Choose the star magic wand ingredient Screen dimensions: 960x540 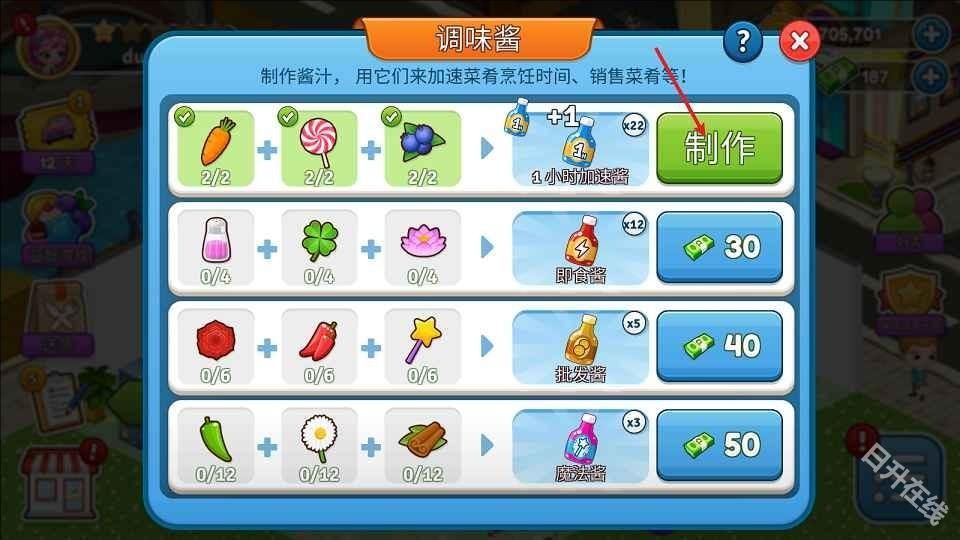tap(422, 346)
